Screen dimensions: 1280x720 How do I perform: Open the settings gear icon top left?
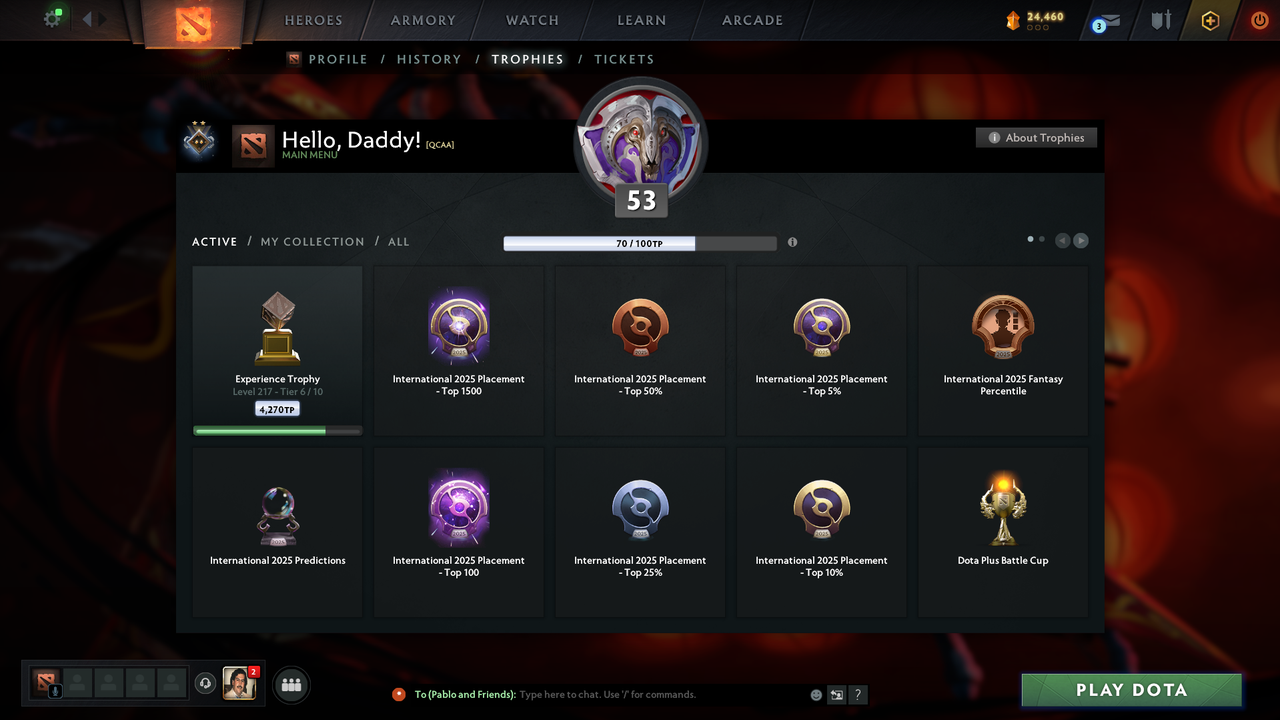click(x=53, y=17)
